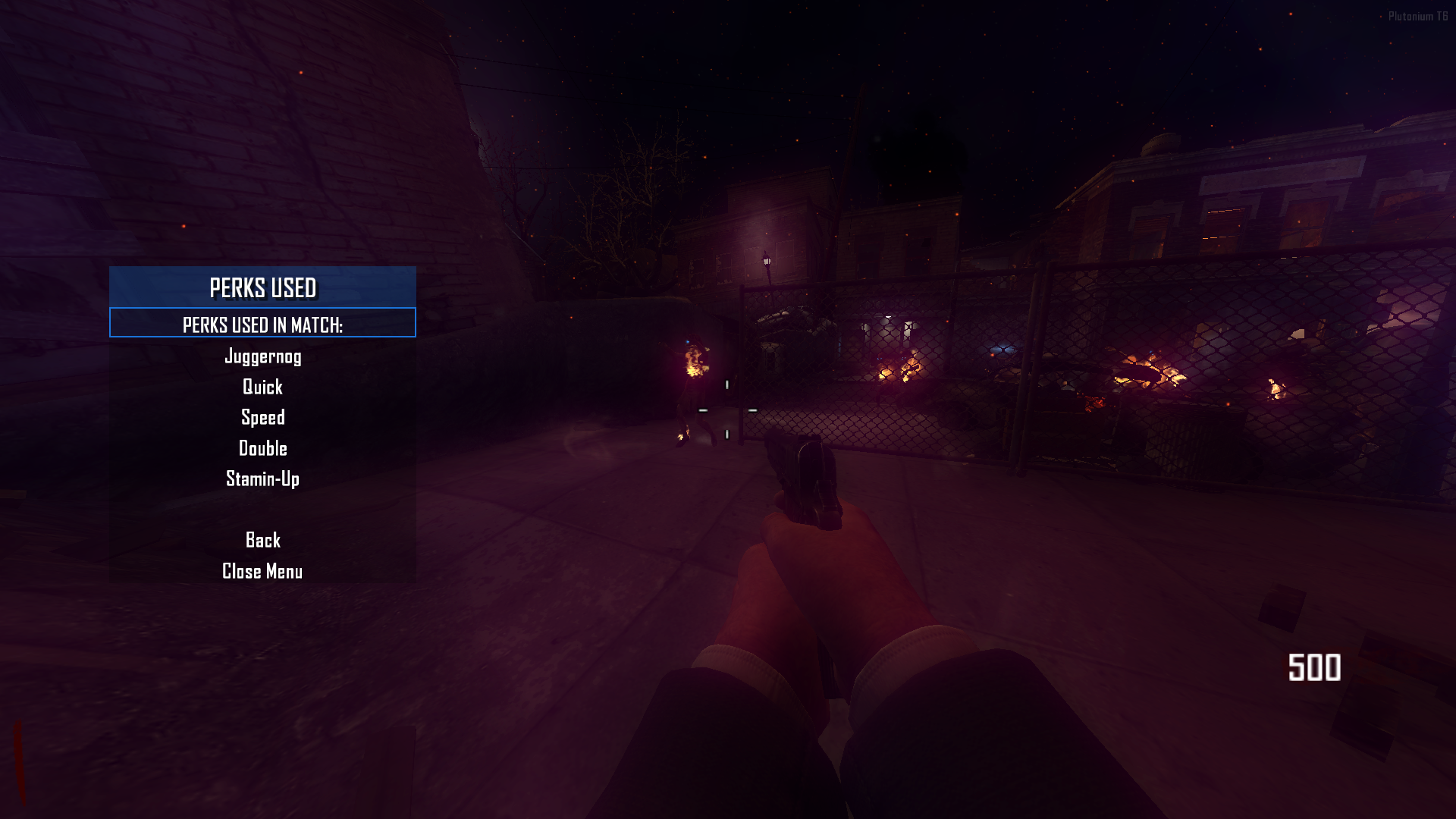Screen dimensions: 1456x819
Task: Select the Juggernog perk entry
Action: pyautogui.click(x=263, y=356)
